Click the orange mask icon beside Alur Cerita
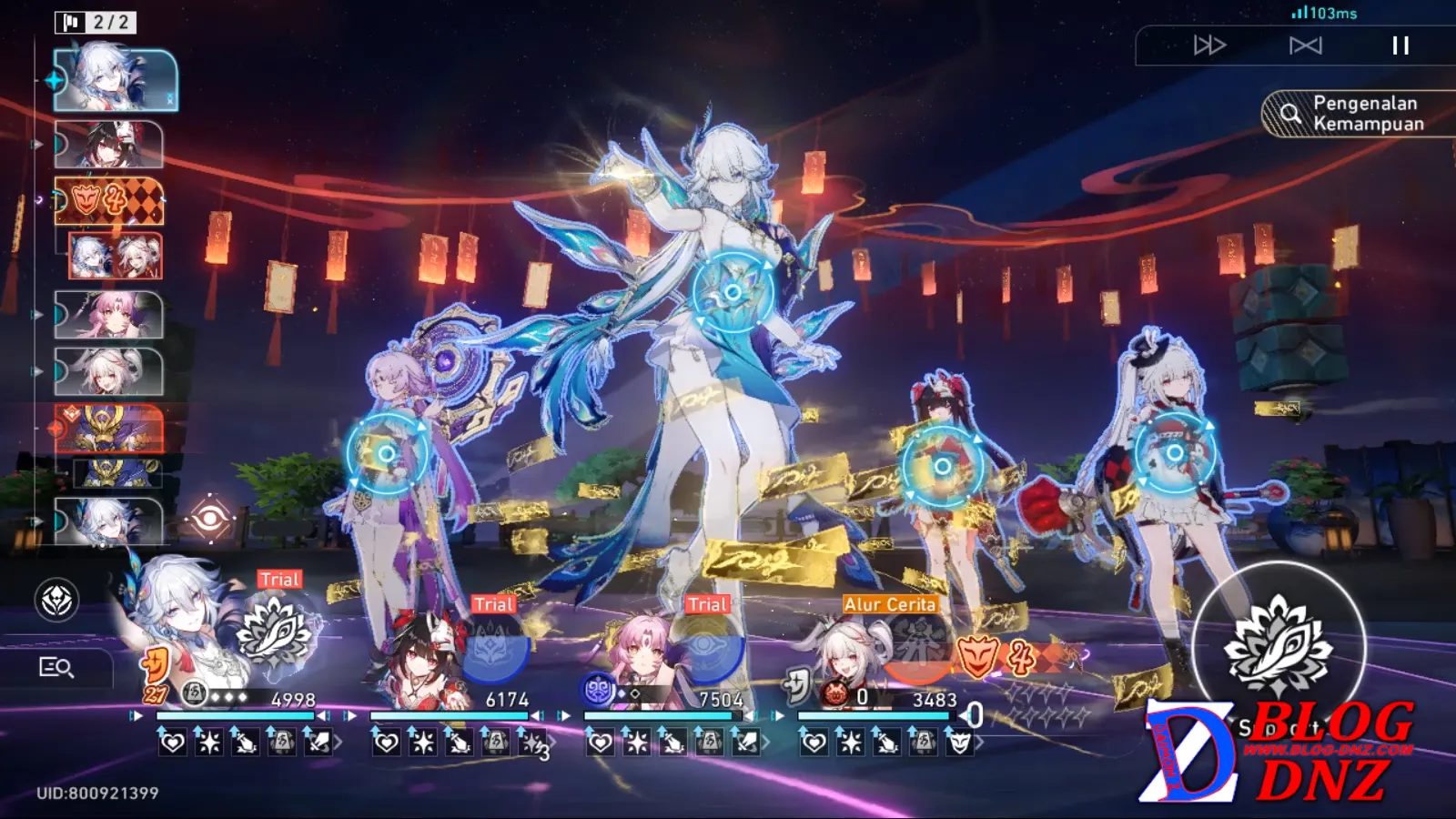 [x=977, y=657]
